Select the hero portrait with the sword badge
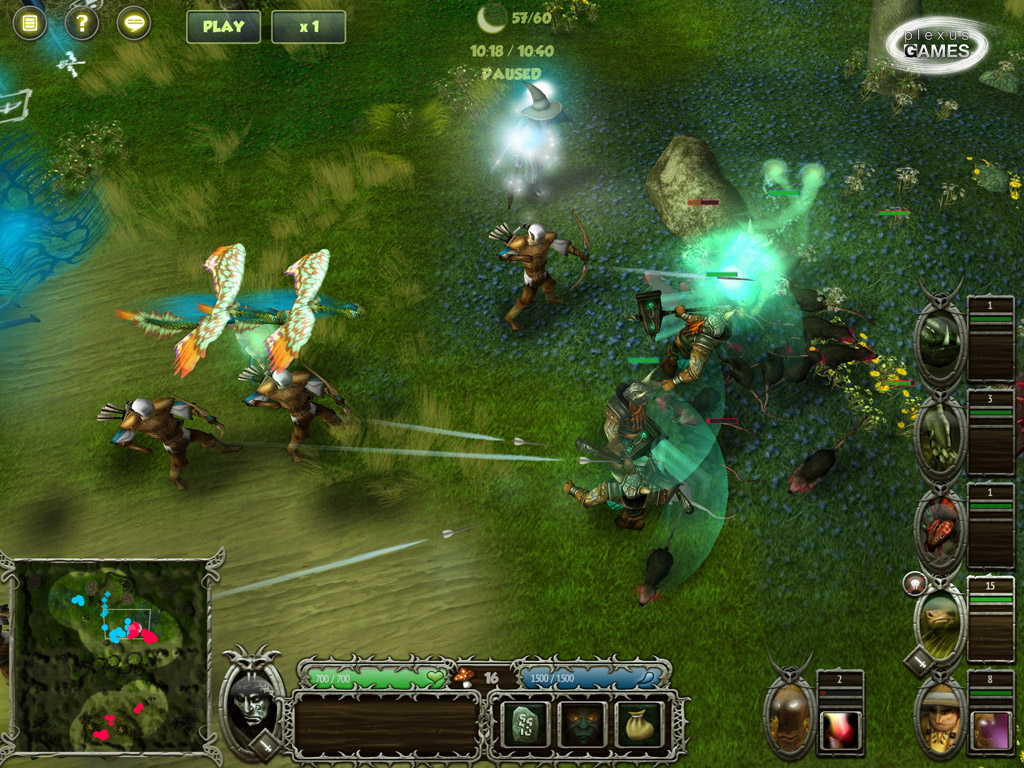 point(252,701)
